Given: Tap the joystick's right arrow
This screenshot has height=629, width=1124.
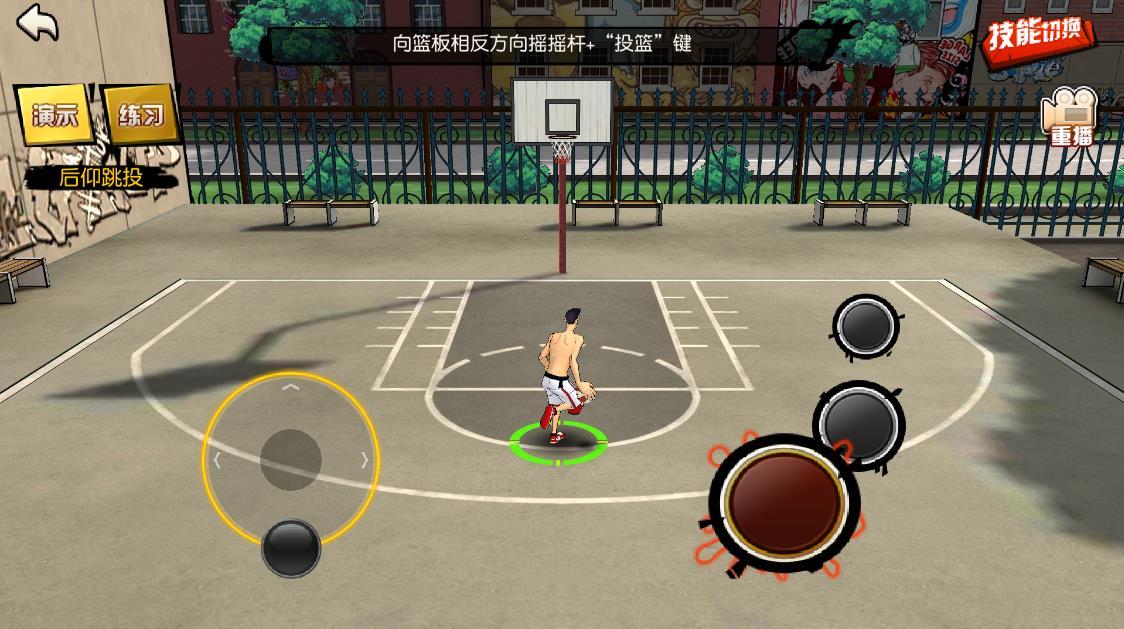Looking at the screenshot, I should [x=365, y=461].
